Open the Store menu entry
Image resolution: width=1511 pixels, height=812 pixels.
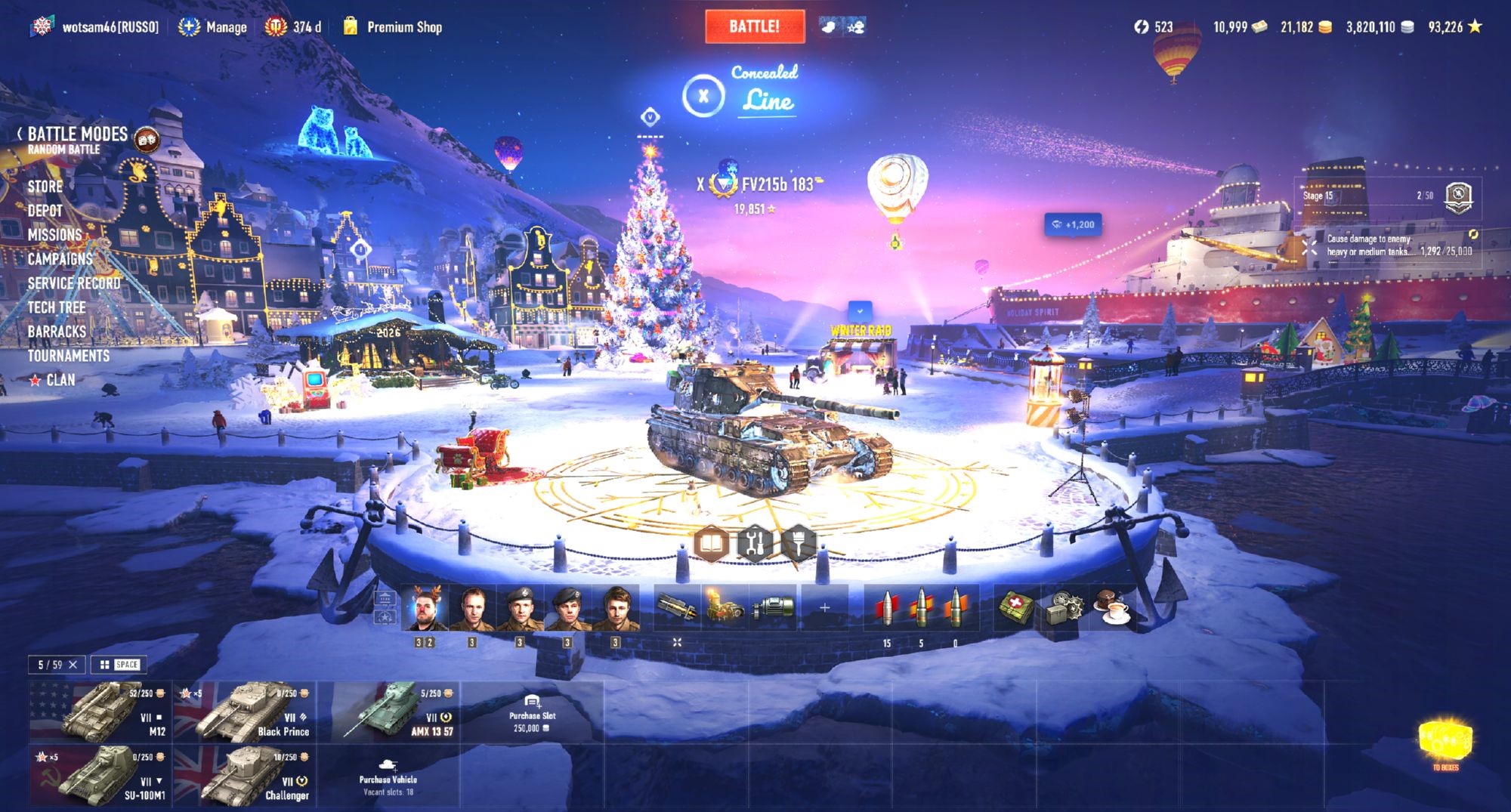pyautogui.click(x=45, y=187)
